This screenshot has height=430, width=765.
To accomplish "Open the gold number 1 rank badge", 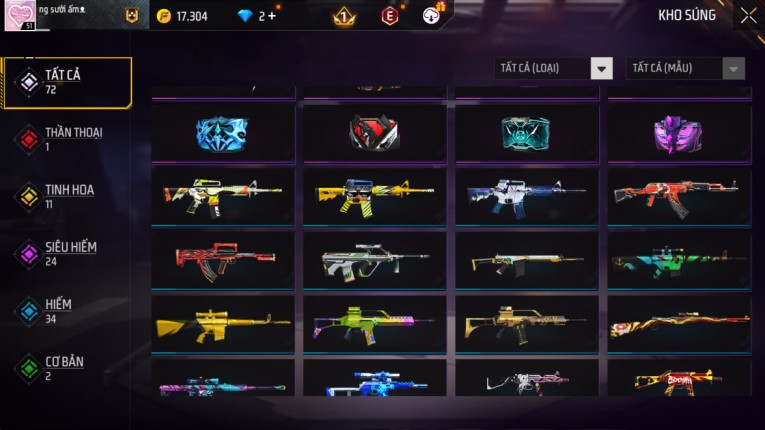I will [x=343, y=16].
